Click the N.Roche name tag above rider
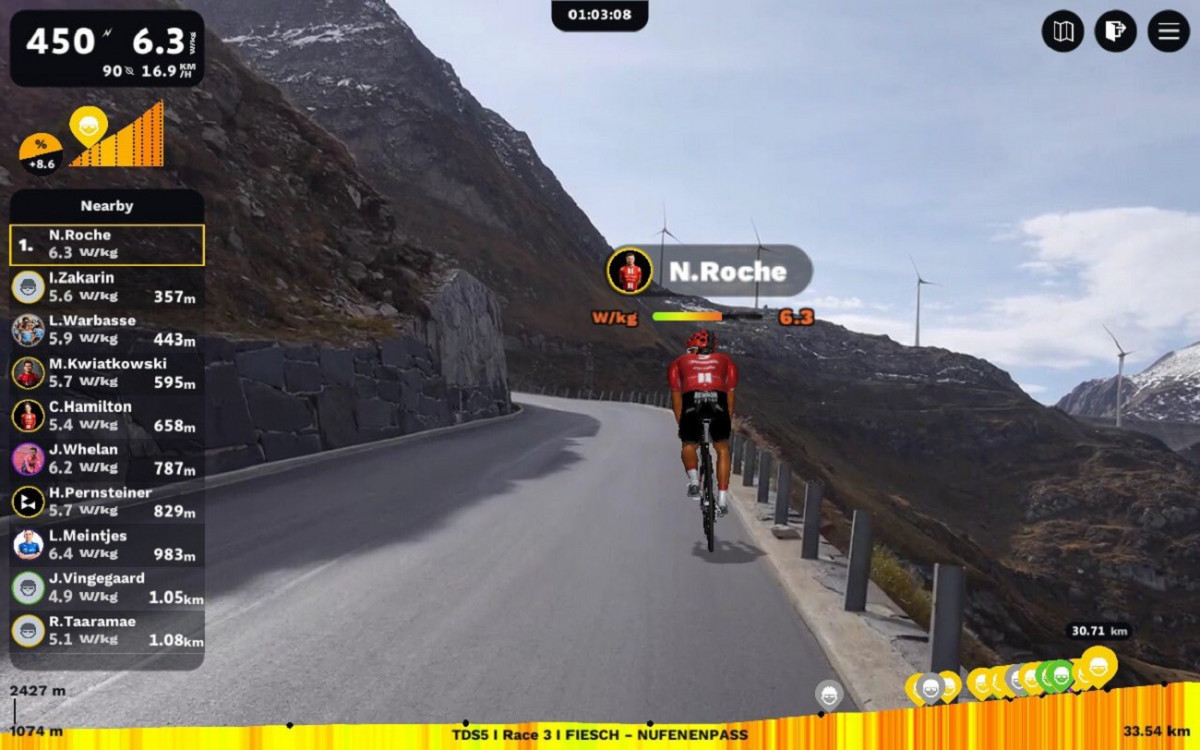The image size is (1200, 750). tap(710, 271)
